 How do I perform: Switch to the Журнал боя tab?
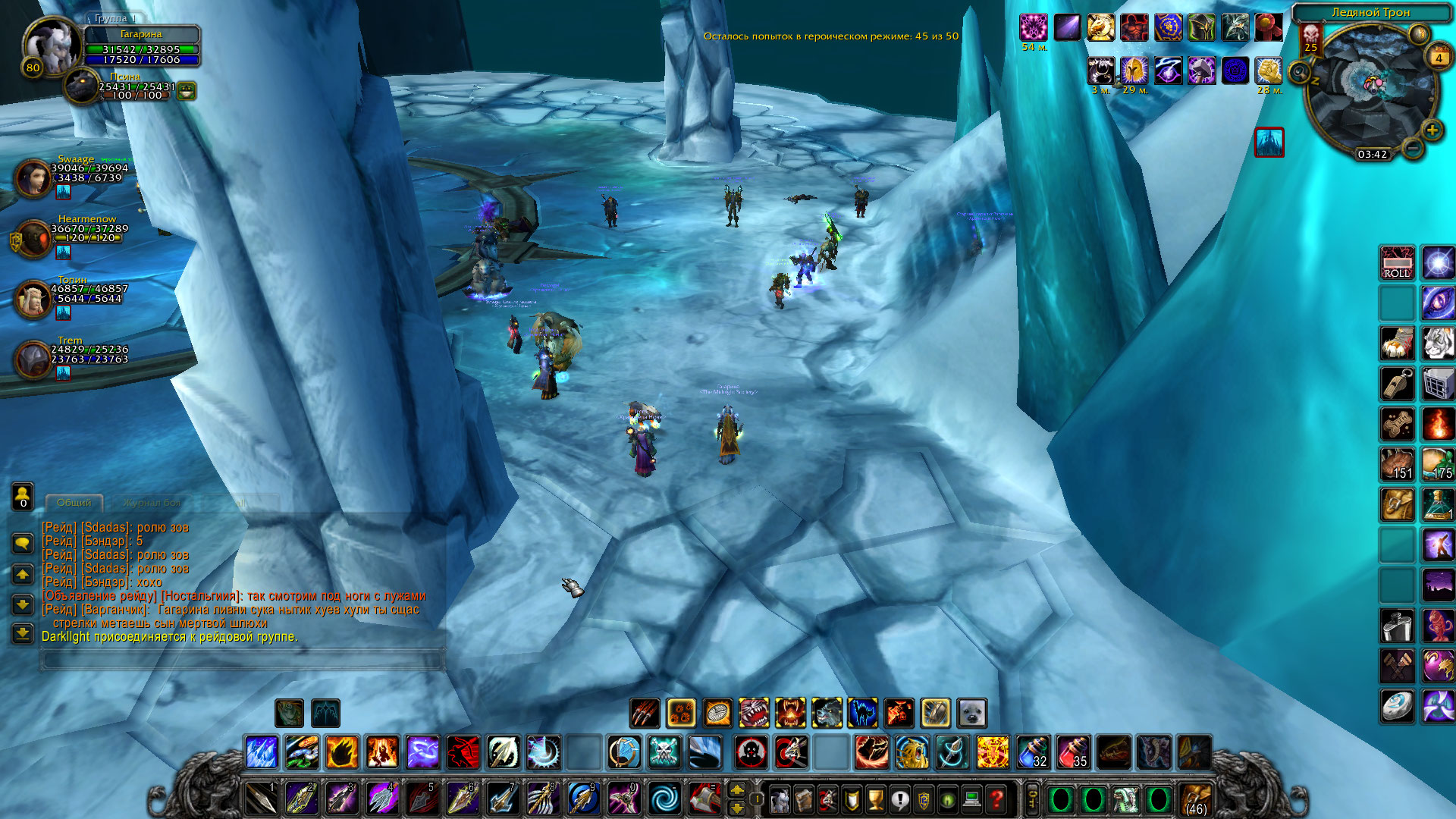pos(152,503)
